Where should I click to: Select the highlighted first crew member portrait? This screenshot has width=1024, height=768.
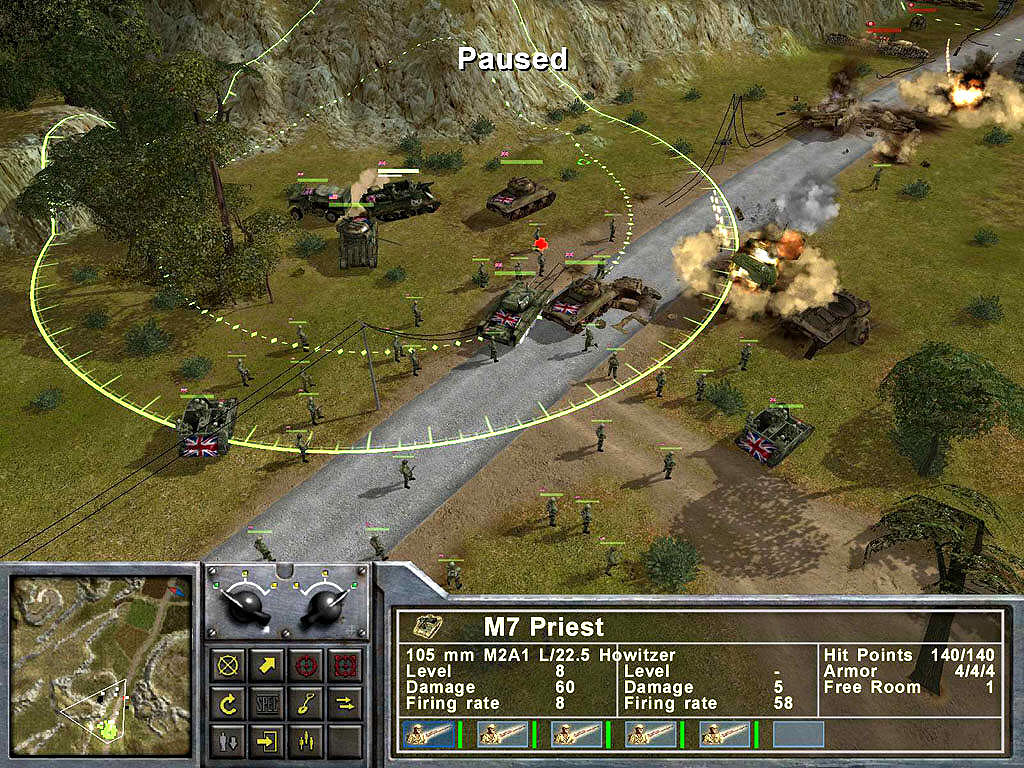pos(427,735)
